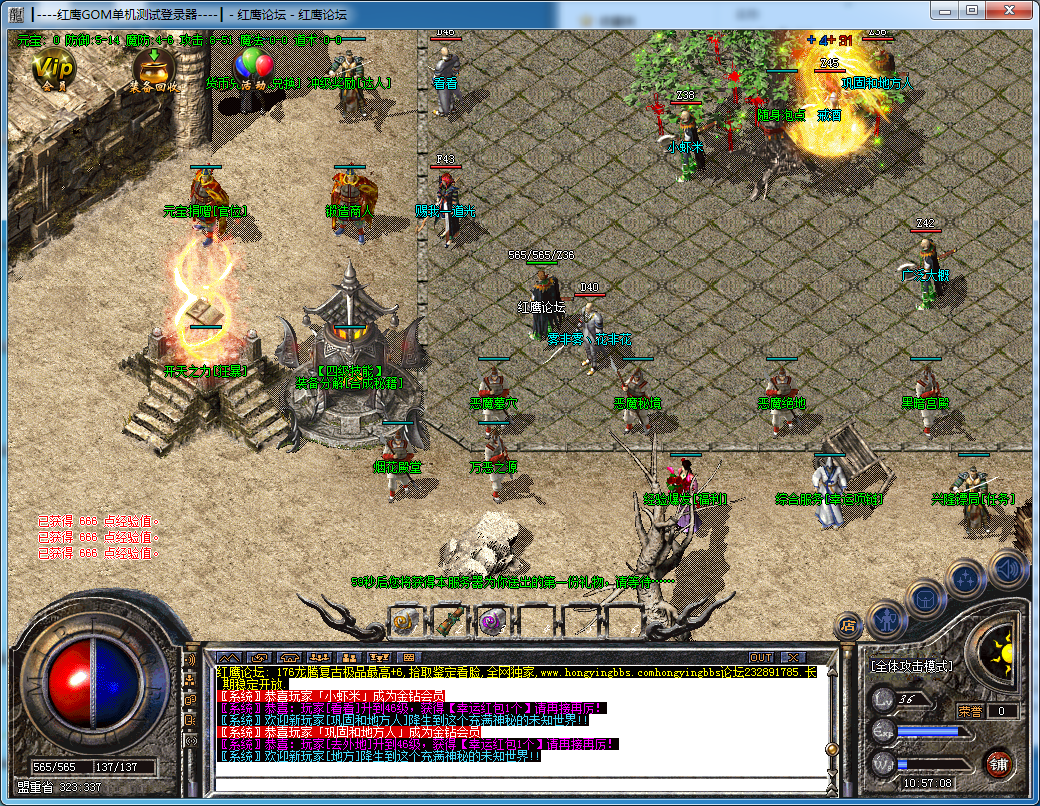Screen dimensions: 1040x806
Task: Use the first hotbar scroll item
Action: coord(405,621)
